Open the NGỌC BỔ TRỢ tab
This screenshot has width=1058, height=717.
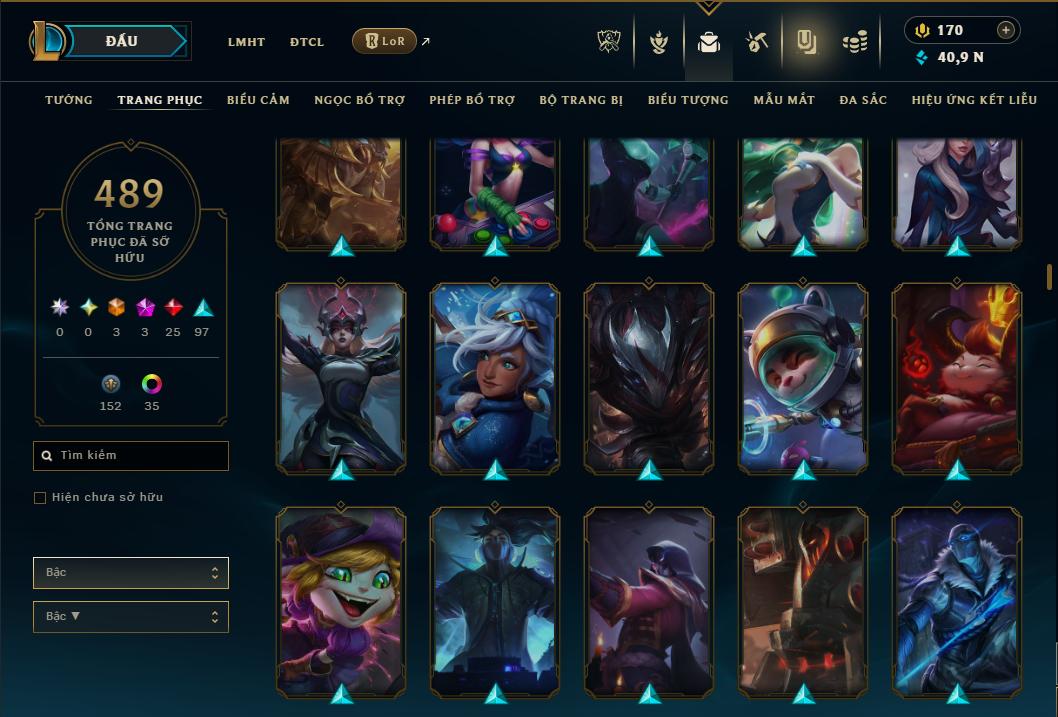coord(360,100)
